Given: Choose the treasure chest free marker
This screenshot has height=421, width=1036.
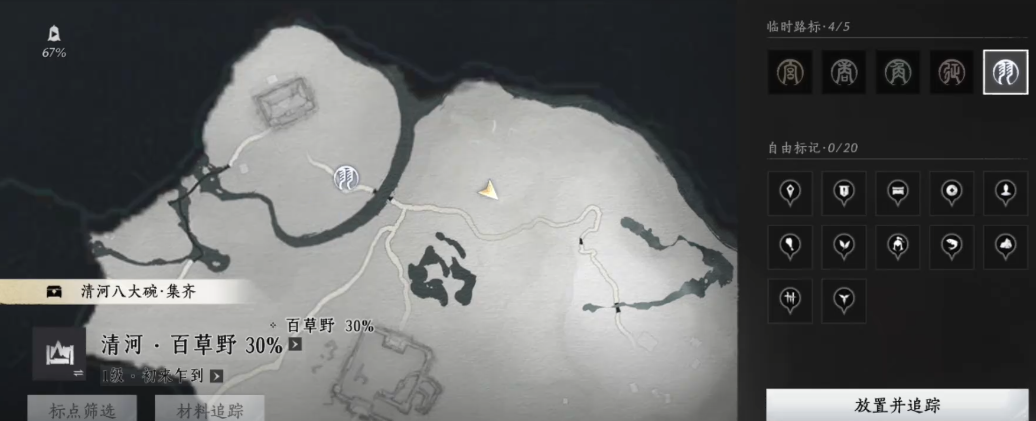Looking at the screenshot, I should pyautogui.click(x=897, y=192).
